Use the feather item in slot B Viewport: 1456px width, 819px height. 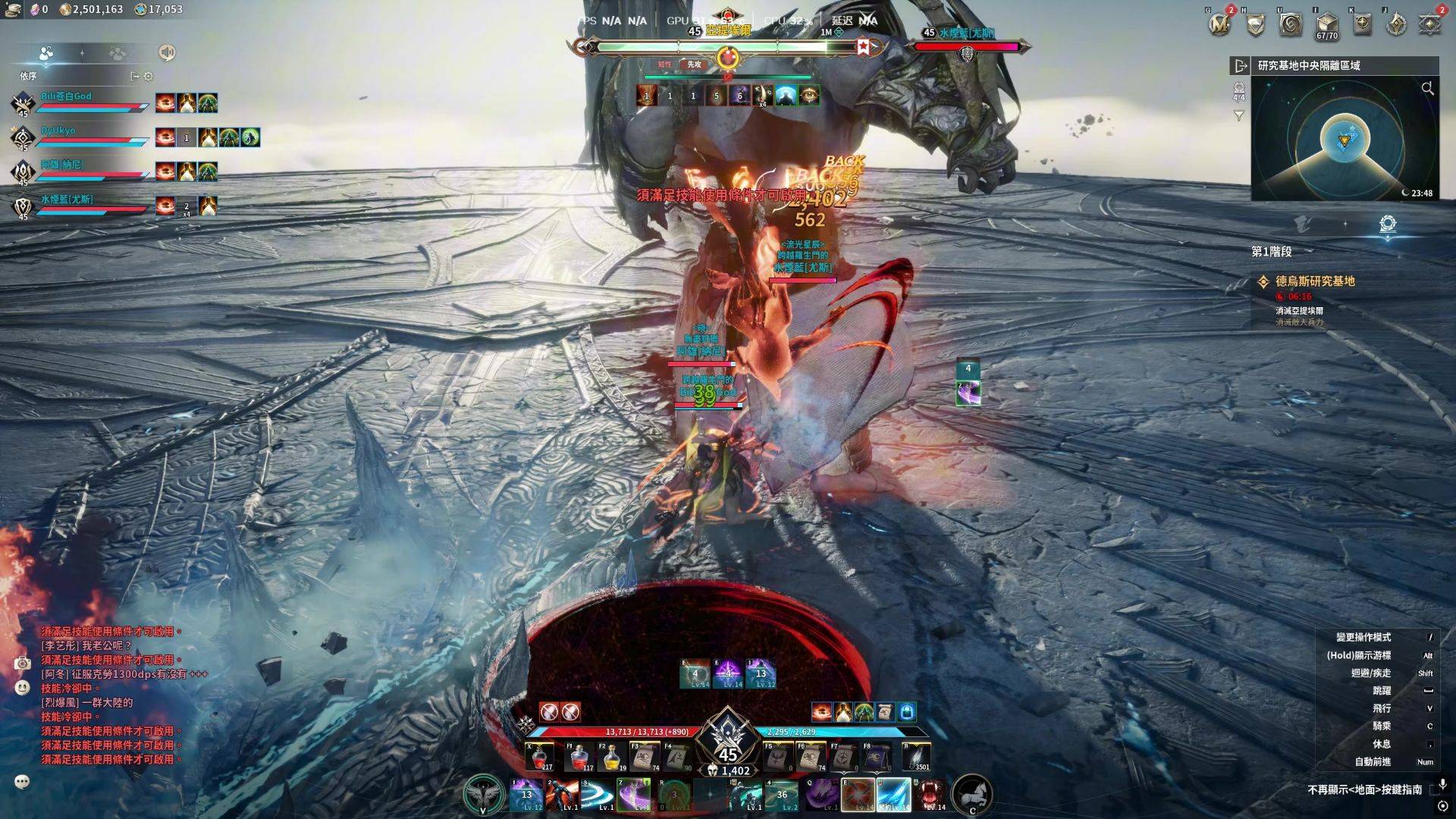[x=916, y=757]
